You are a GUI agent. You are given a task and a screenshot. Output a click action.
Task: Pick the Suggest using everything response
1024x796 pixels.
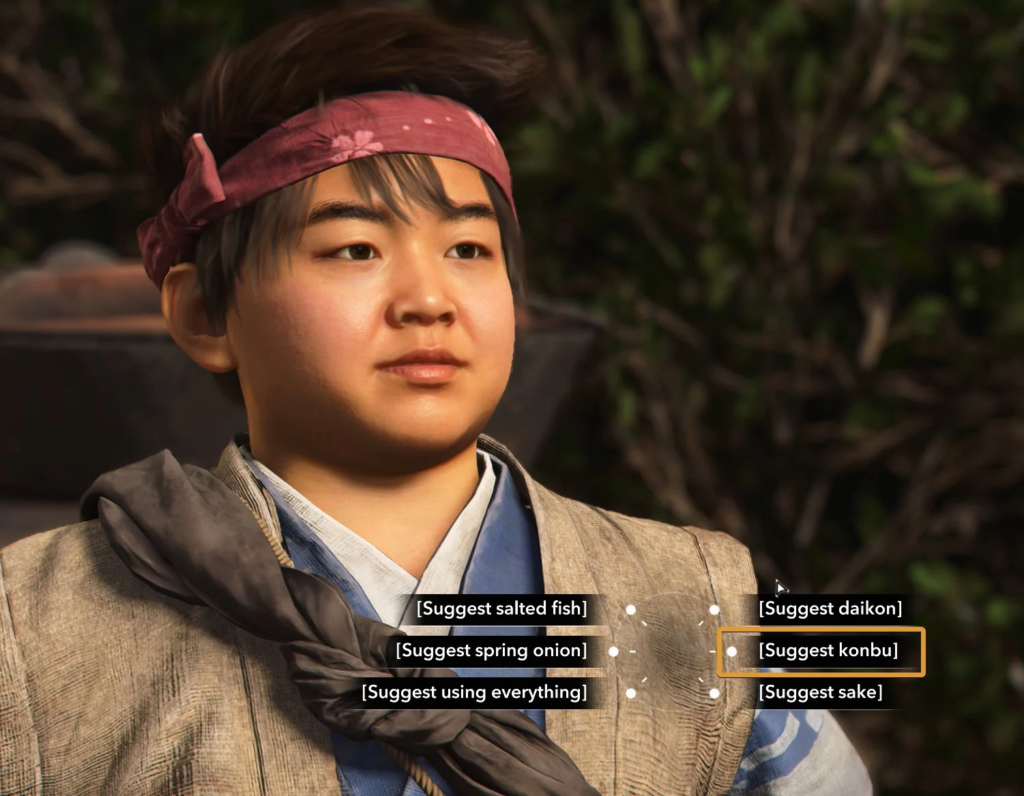[474, 692]
